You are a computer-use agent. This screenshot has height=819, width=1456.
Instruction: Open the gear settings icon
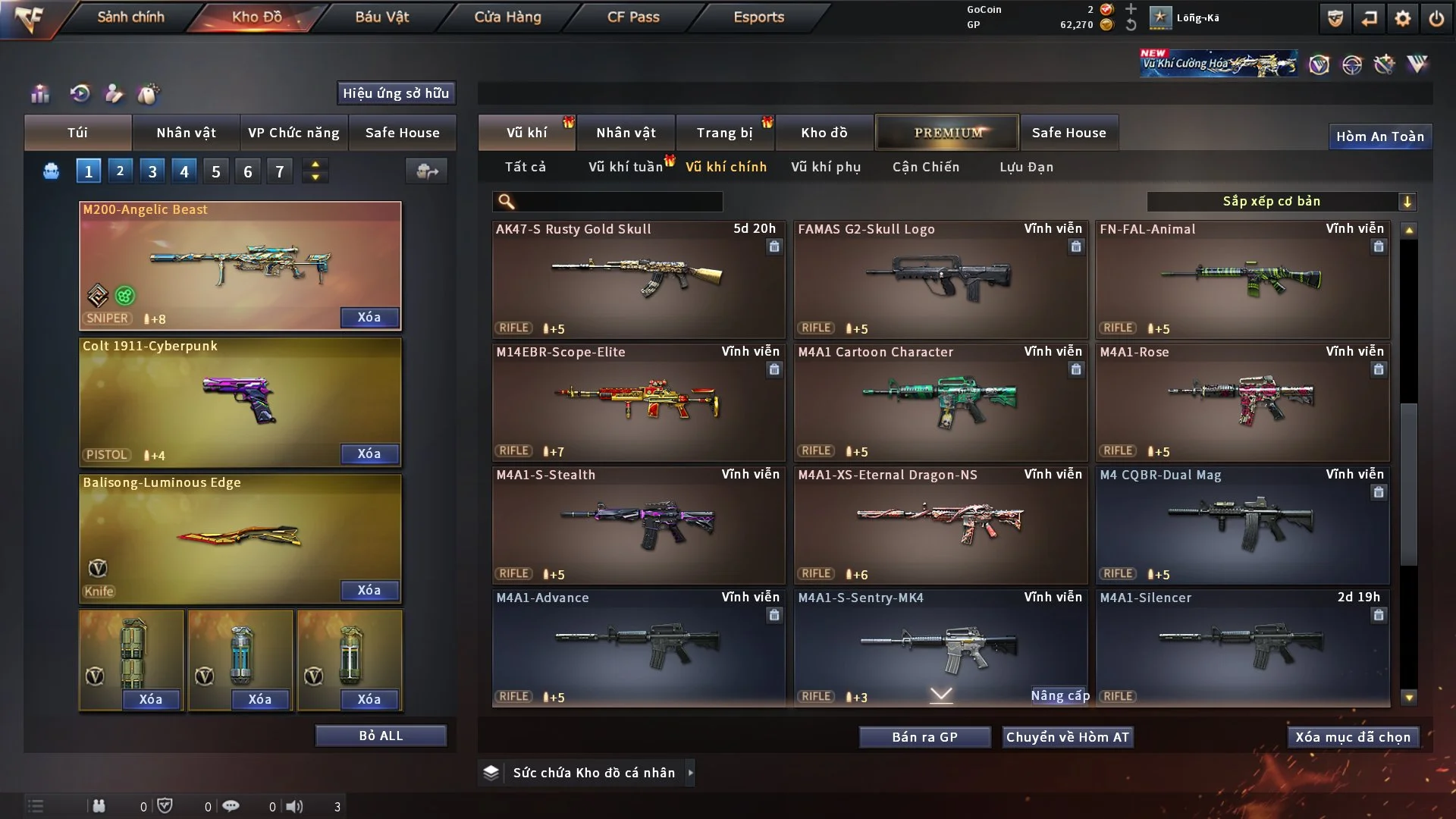click(1403, 18)
